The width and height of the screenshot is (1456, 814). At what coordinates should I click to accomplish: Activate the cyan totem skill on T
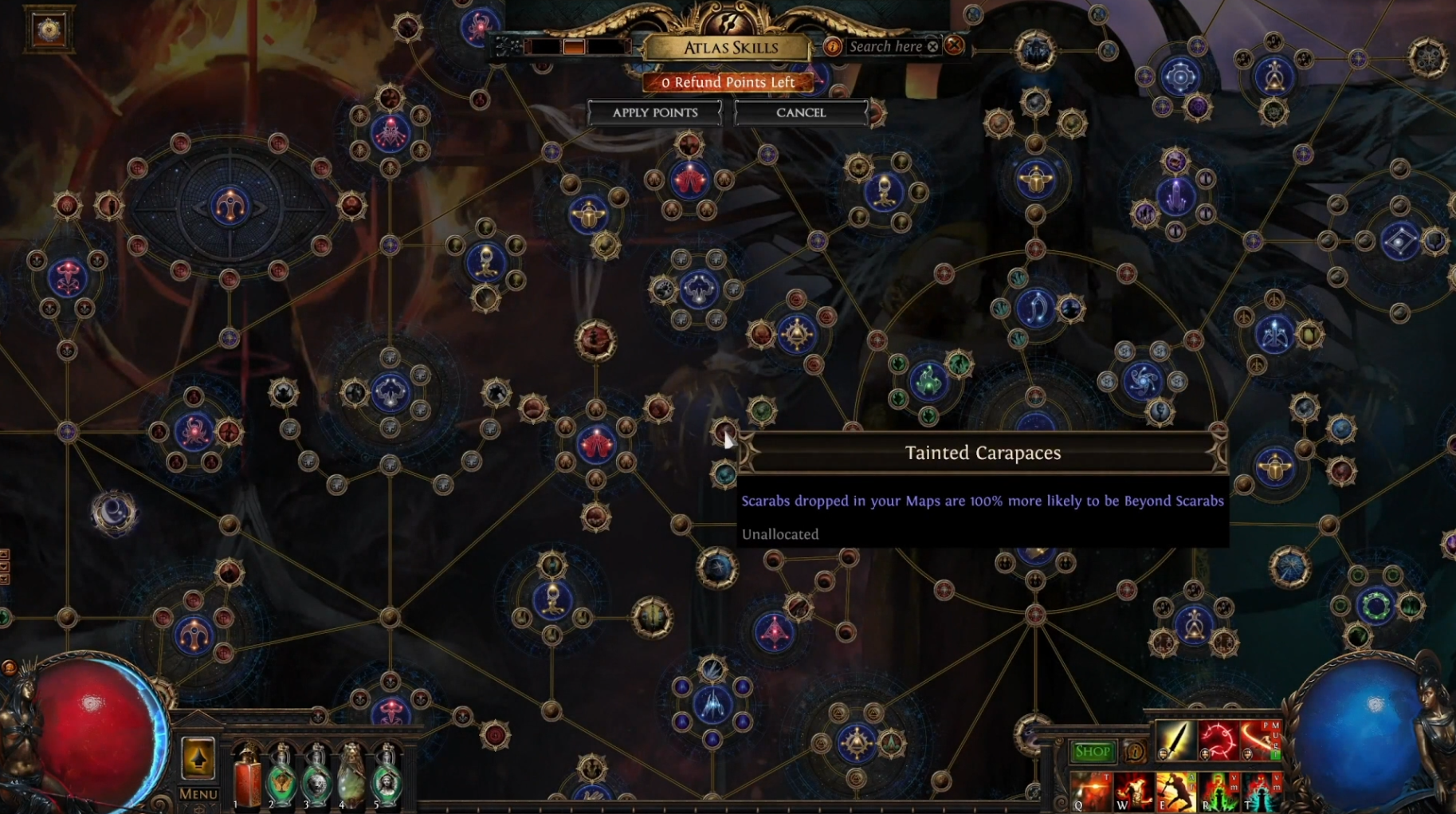point(1260,792)
